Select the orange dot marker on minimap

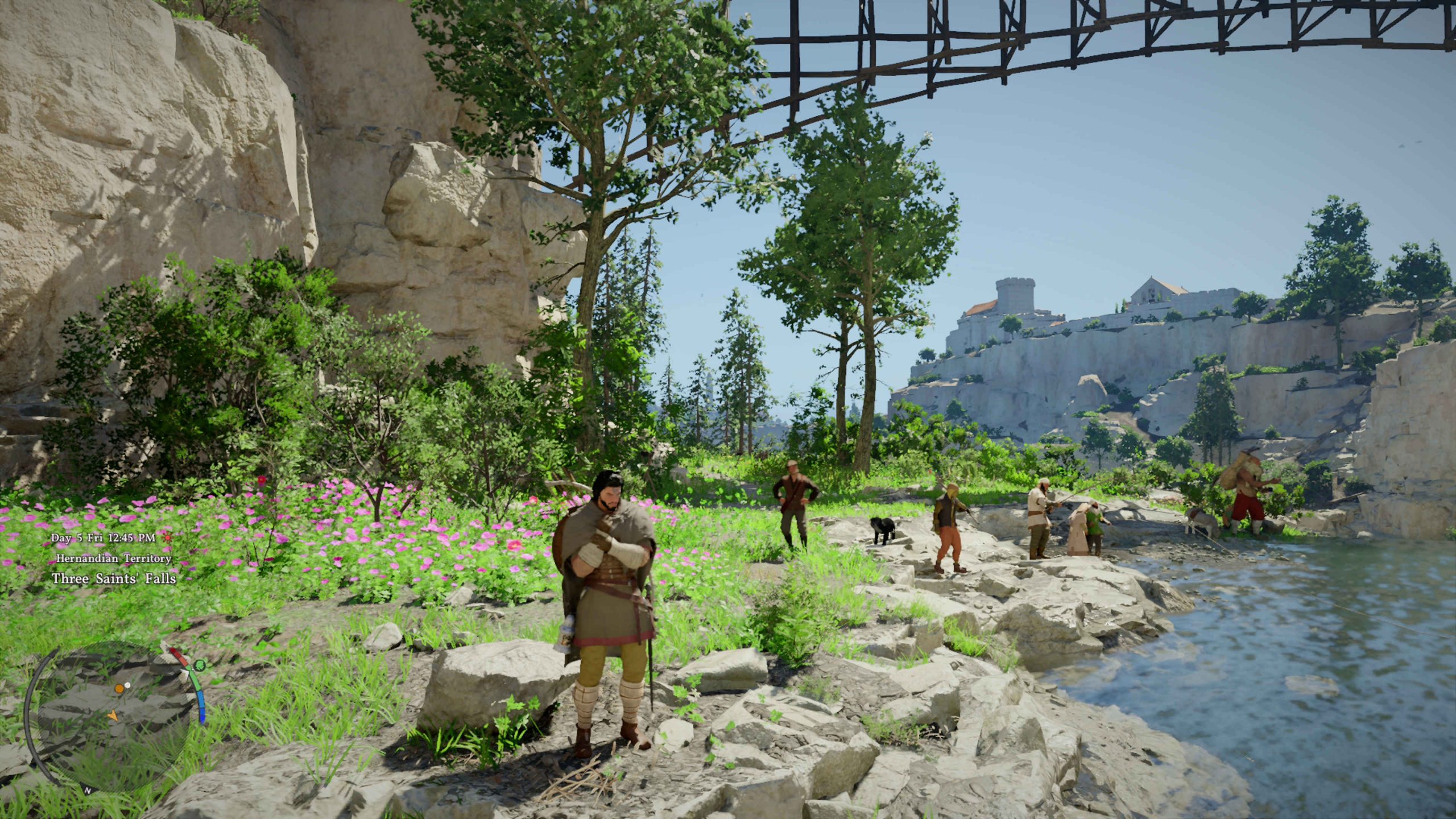point(119,689)
